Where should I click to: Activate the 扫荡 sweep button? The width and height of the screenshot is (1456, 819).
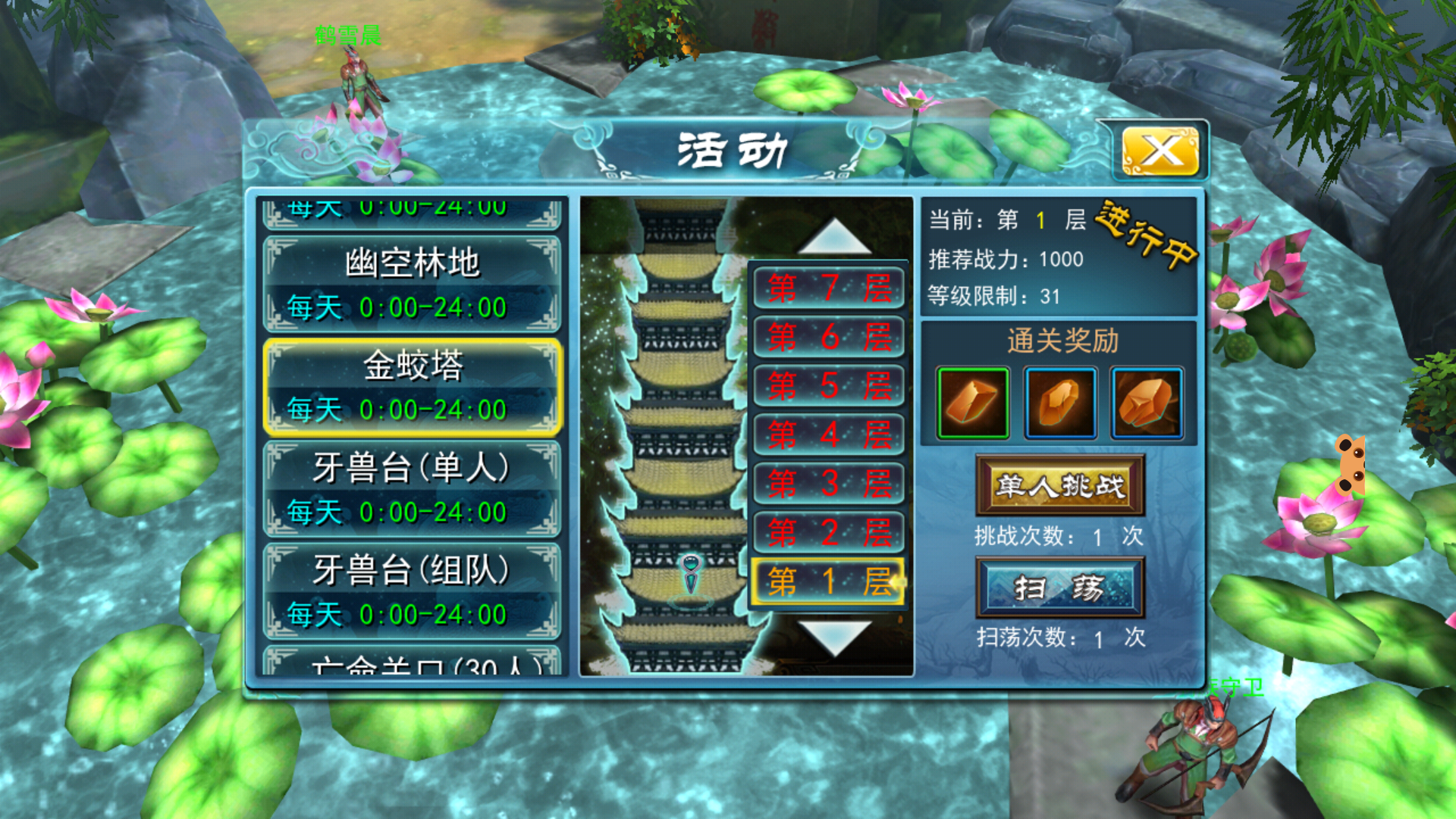(x=1060, y=588)
